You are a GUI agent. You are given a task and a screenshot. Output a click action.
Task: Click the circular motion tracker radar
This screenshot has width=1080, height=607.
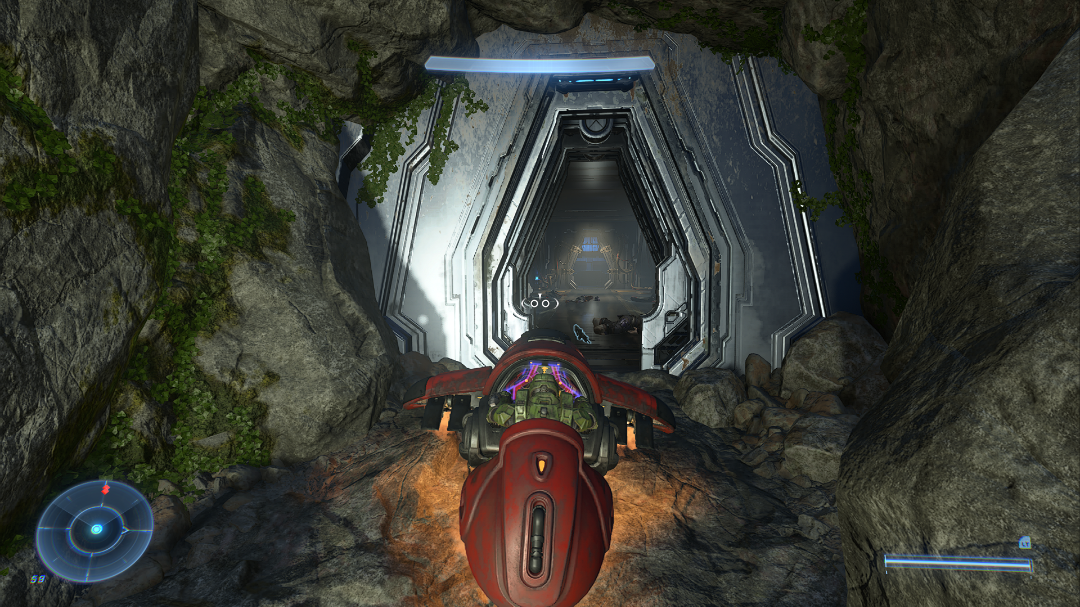coord(95,530)
